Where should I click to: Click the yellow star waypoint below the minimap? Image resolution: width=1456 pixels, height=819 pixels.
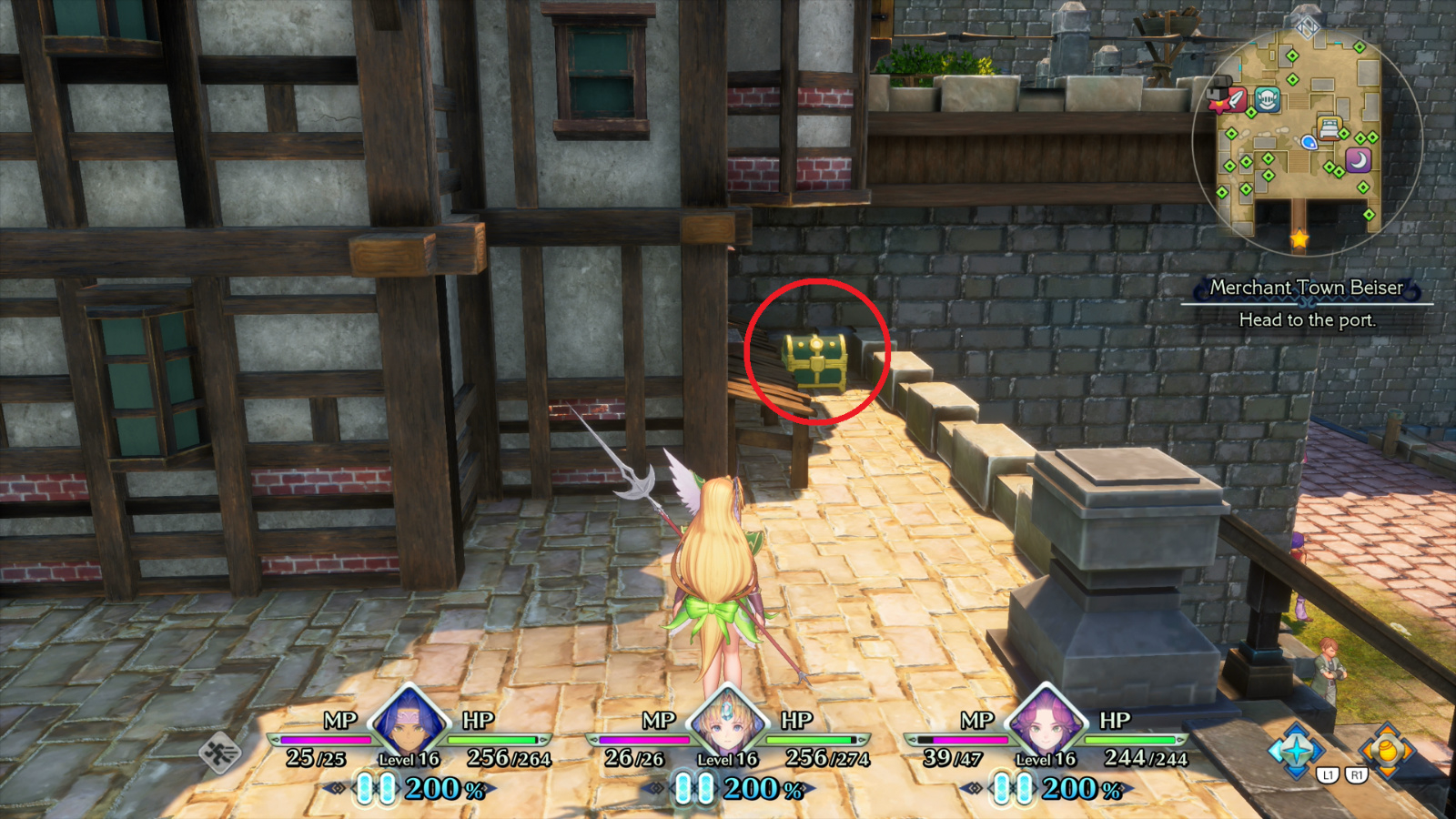(x=1298, y=239)
